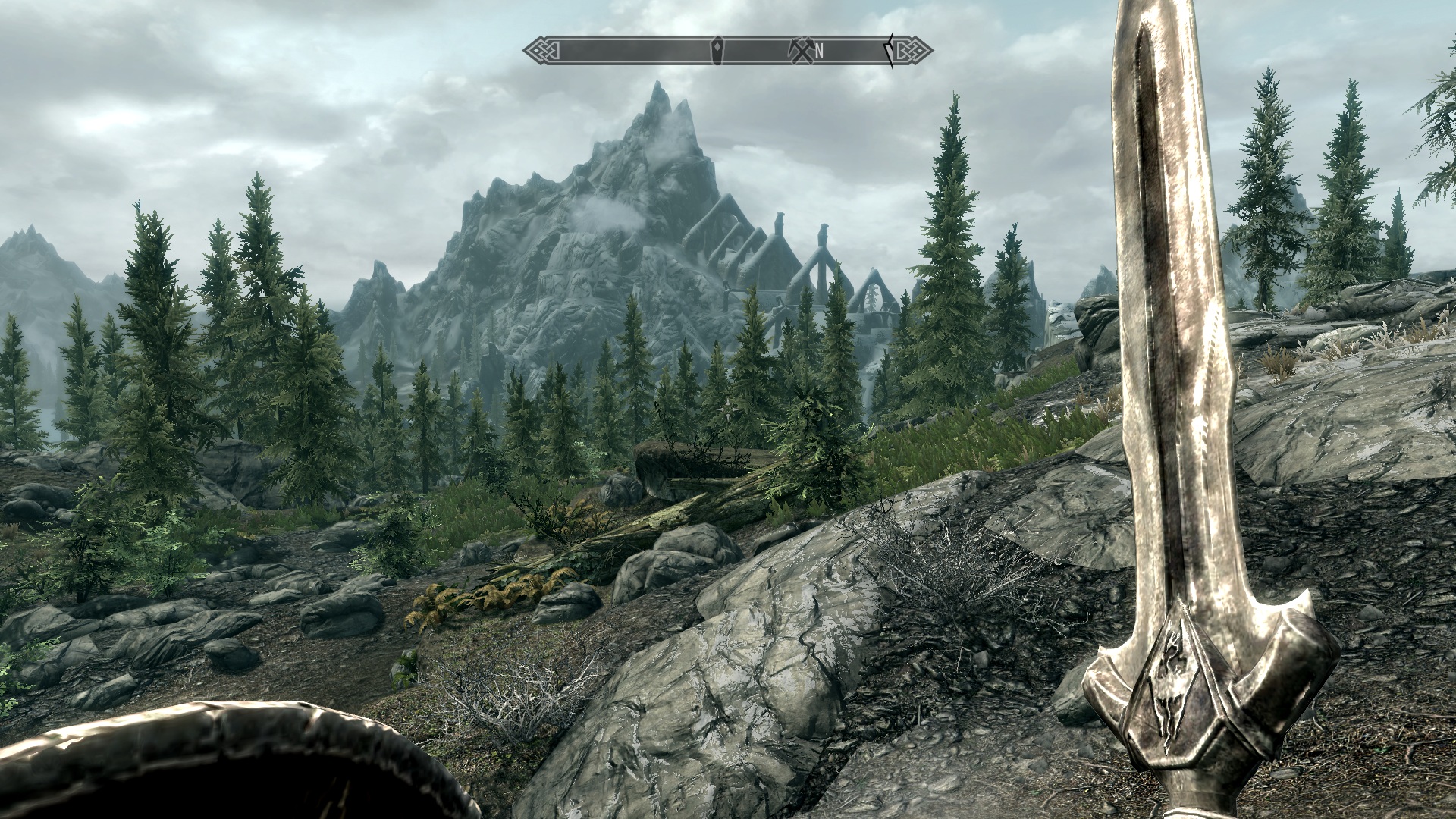Click the crossed-pickaxes mine marker on compass

pyautogui.click(x=802, y=50)
